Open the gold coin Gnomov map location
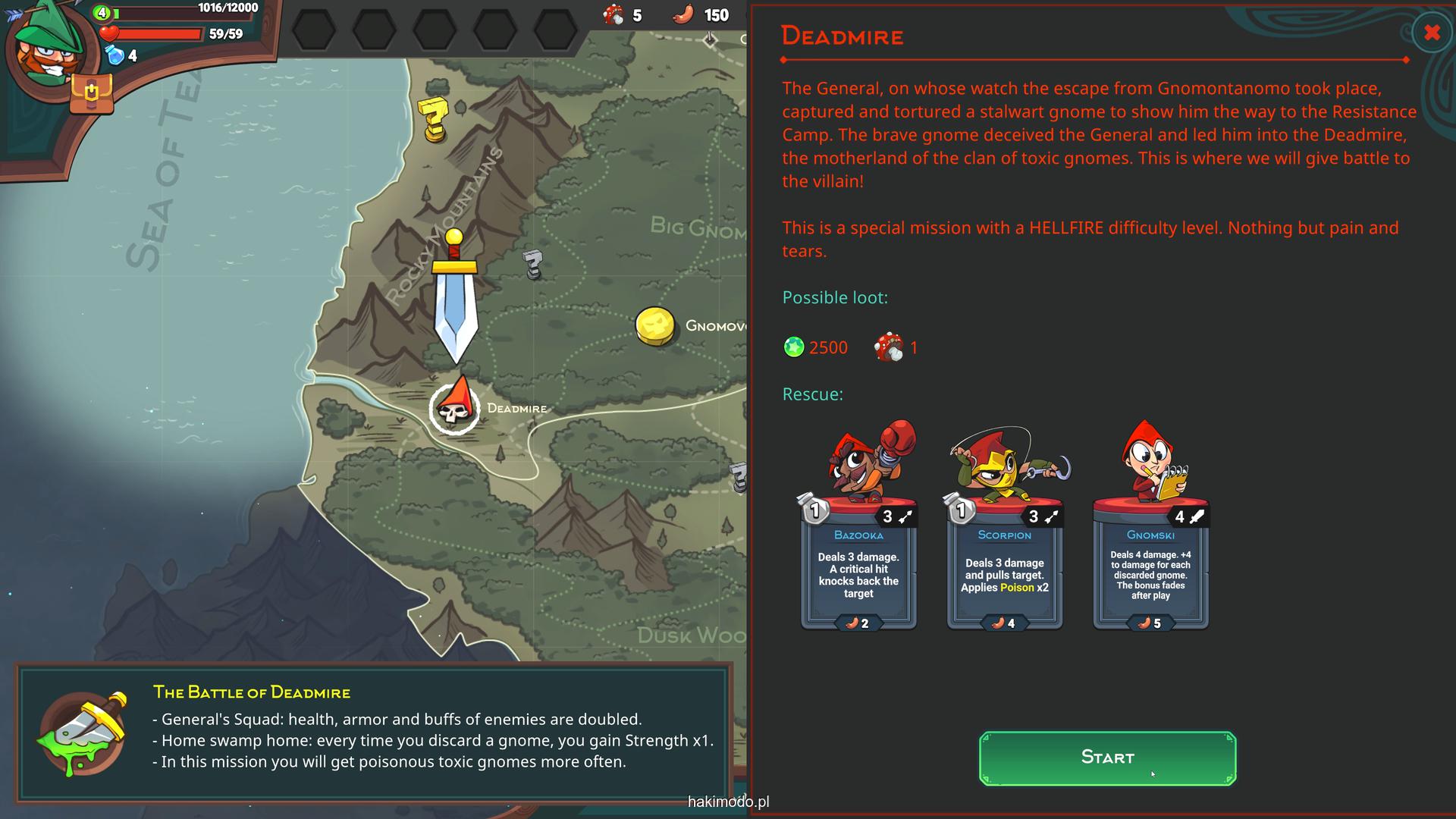This screenshot has height=819, width=1456. [x=655, y=326]
